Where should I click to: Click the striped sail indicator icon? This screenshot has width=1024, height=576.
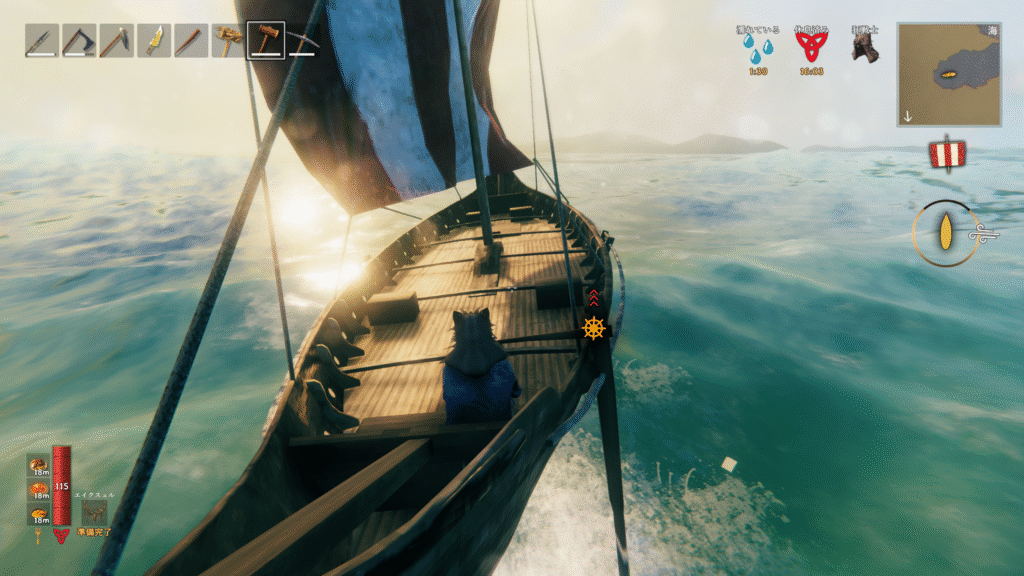(x=946, y=155)
